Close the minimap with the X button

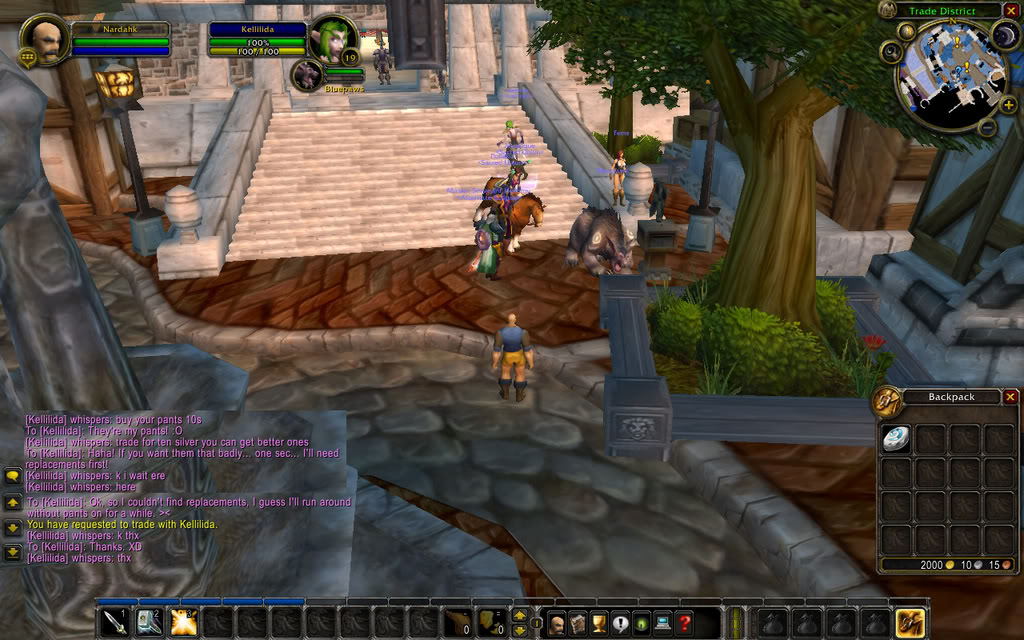1011,11
